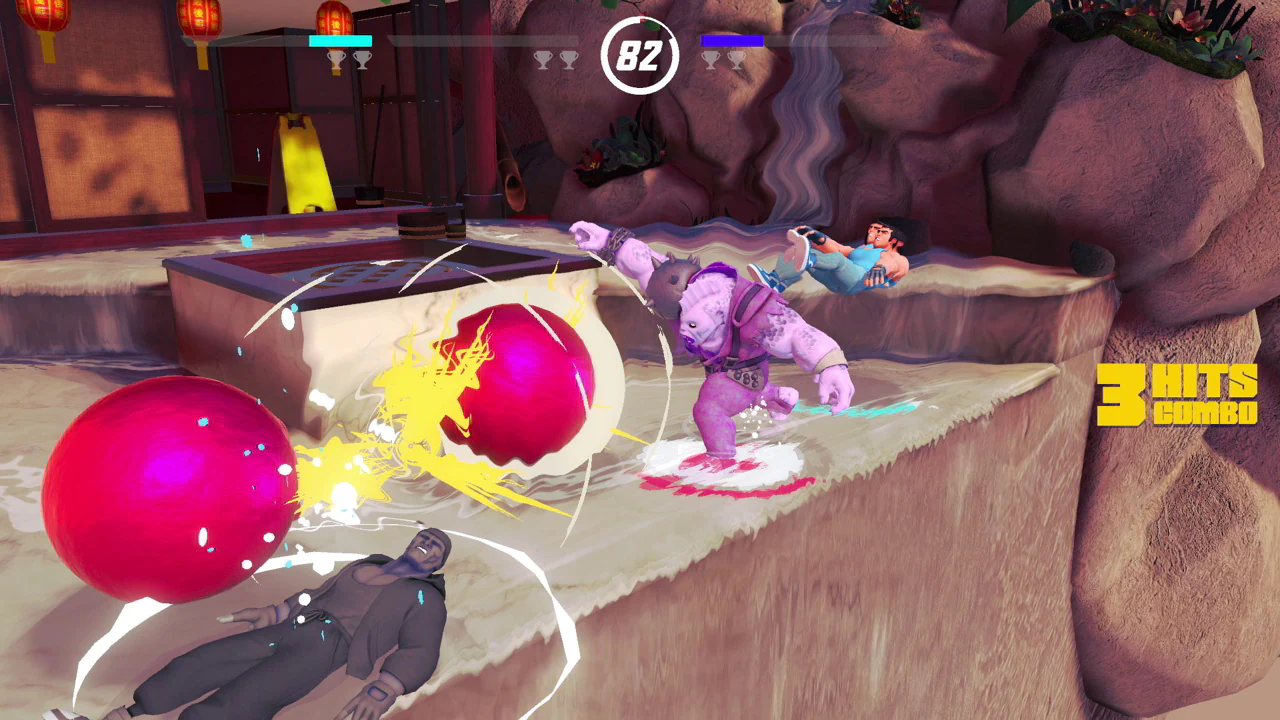This screenshot has width=1280, height=720.
Task: Select the first trophy under the center health bar
Action: 543,60
